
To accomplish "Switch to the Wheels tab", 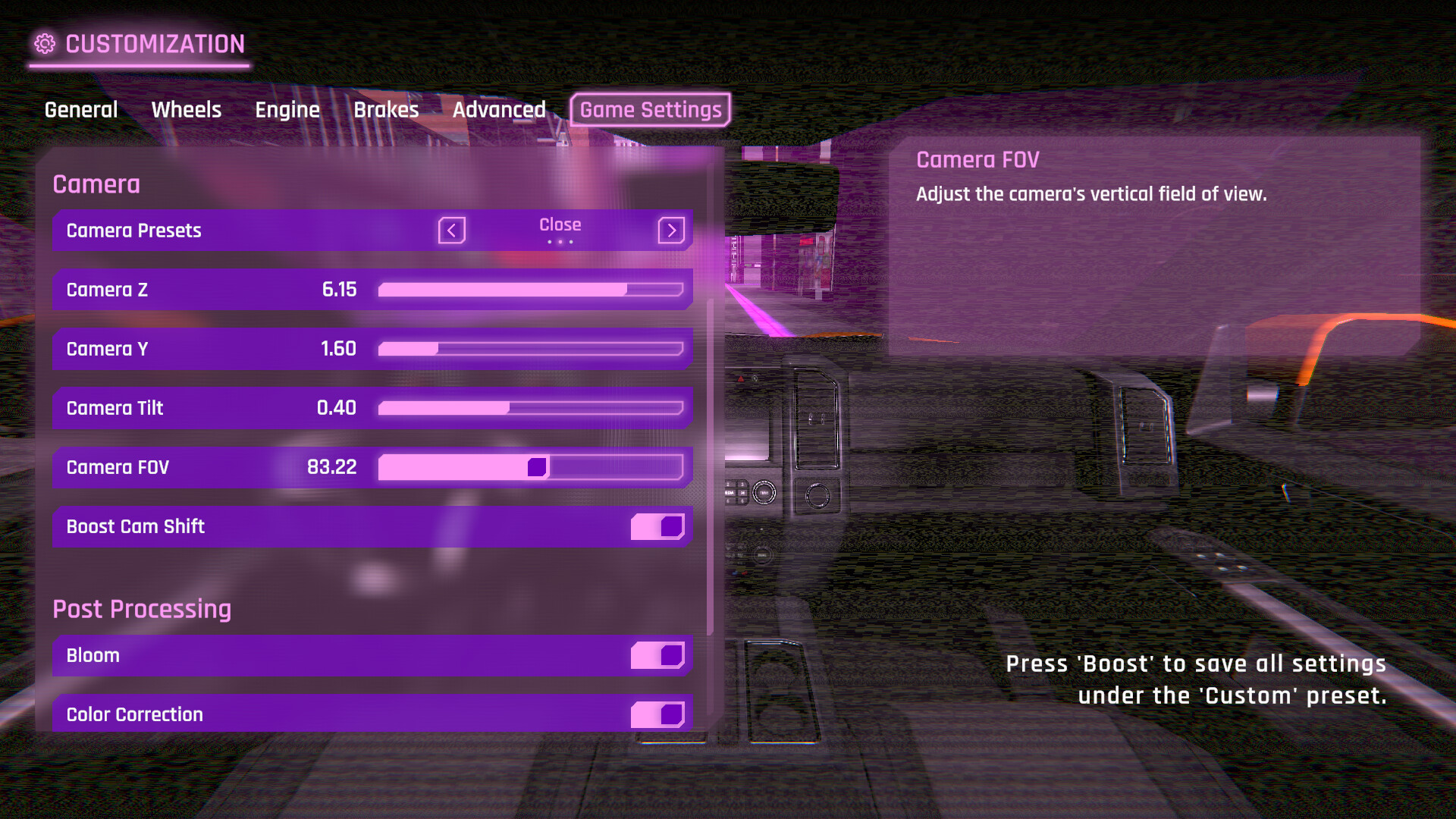I will pos(186,109).
